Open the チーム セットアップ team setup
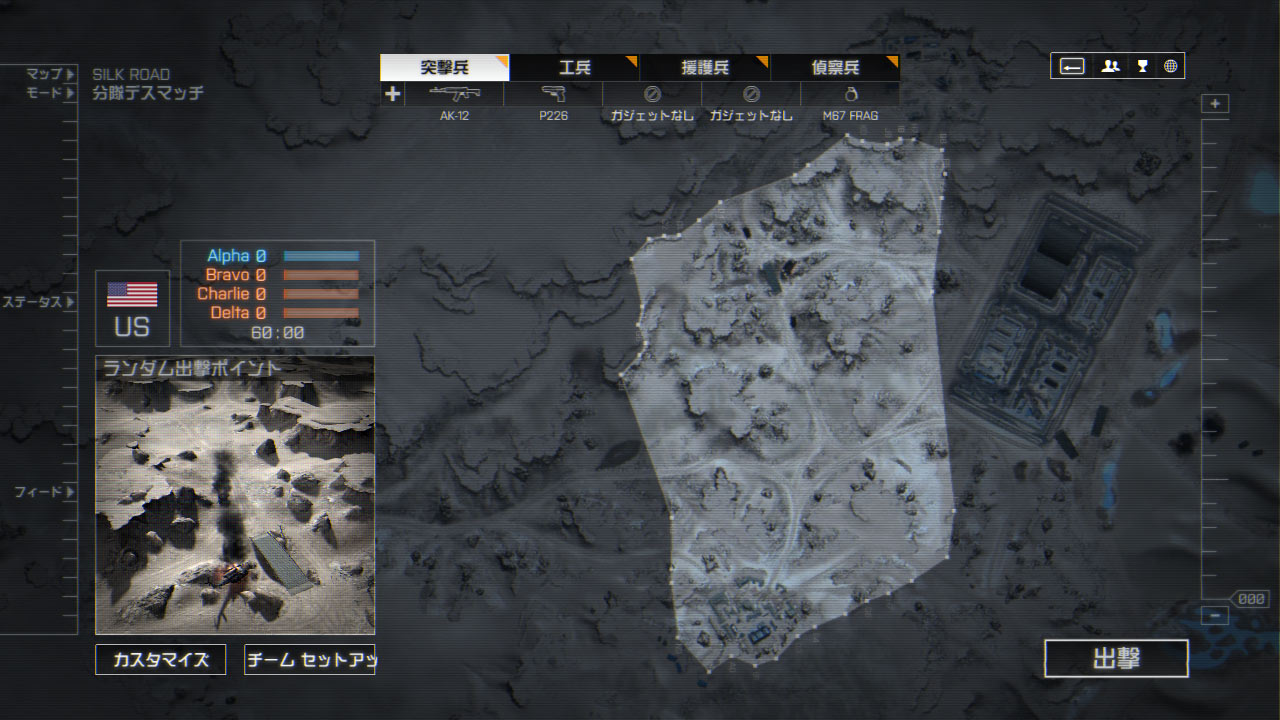This screenshot has height=720, width=1280. [309, 660]
